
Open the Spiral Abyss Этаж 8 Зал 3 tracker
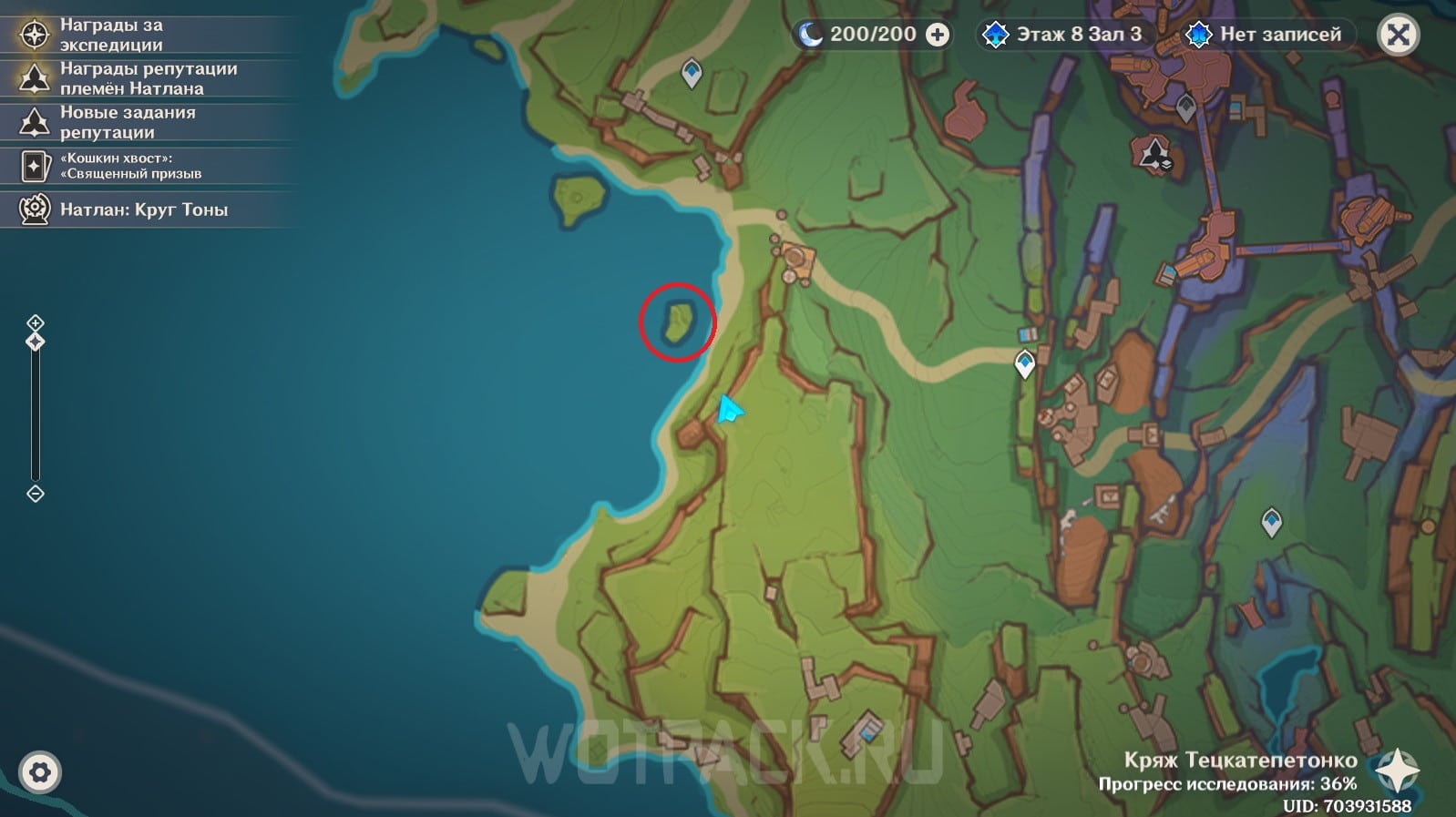tap(1064, 35)
